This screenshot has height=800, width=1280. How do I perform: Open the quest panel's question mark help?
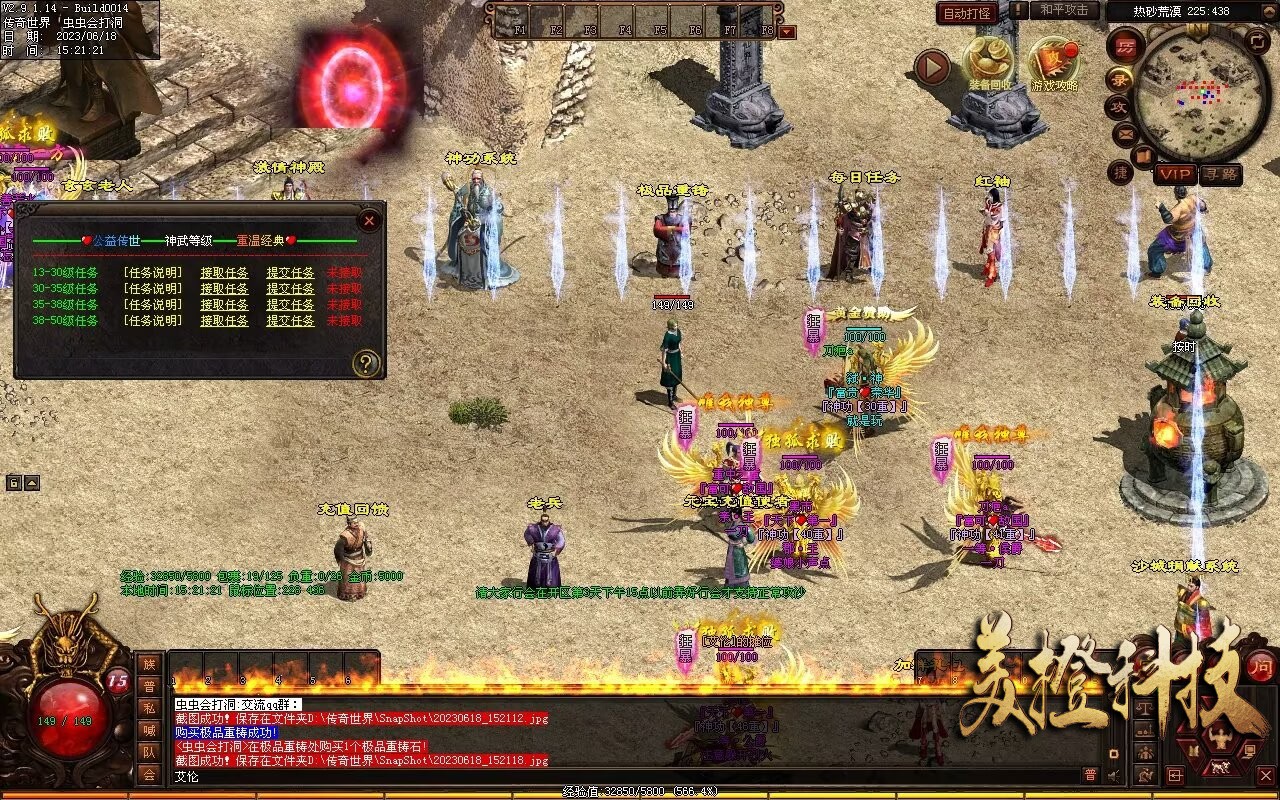point(367,363)
